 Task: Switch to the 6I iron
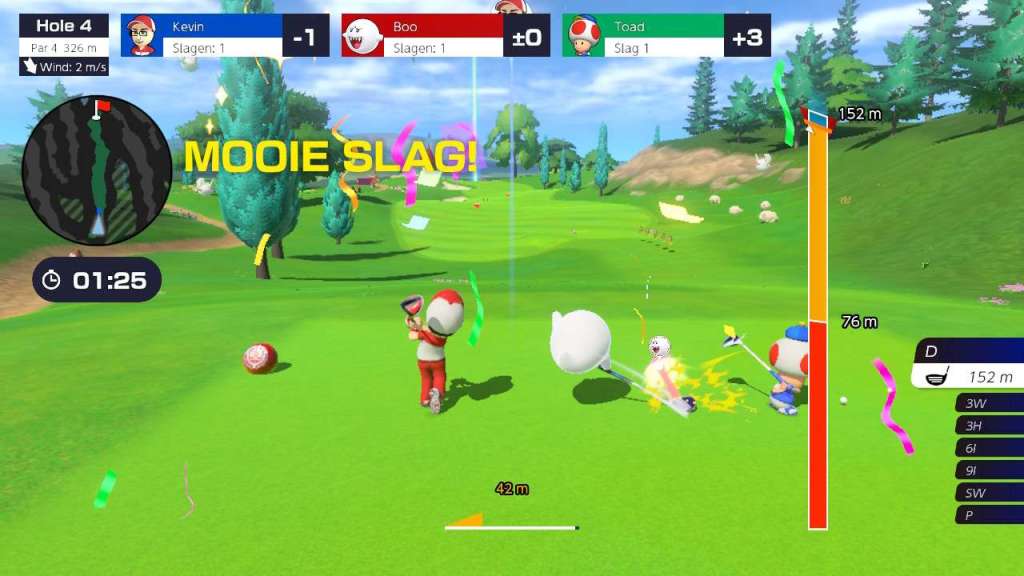(x=988, y=448)
